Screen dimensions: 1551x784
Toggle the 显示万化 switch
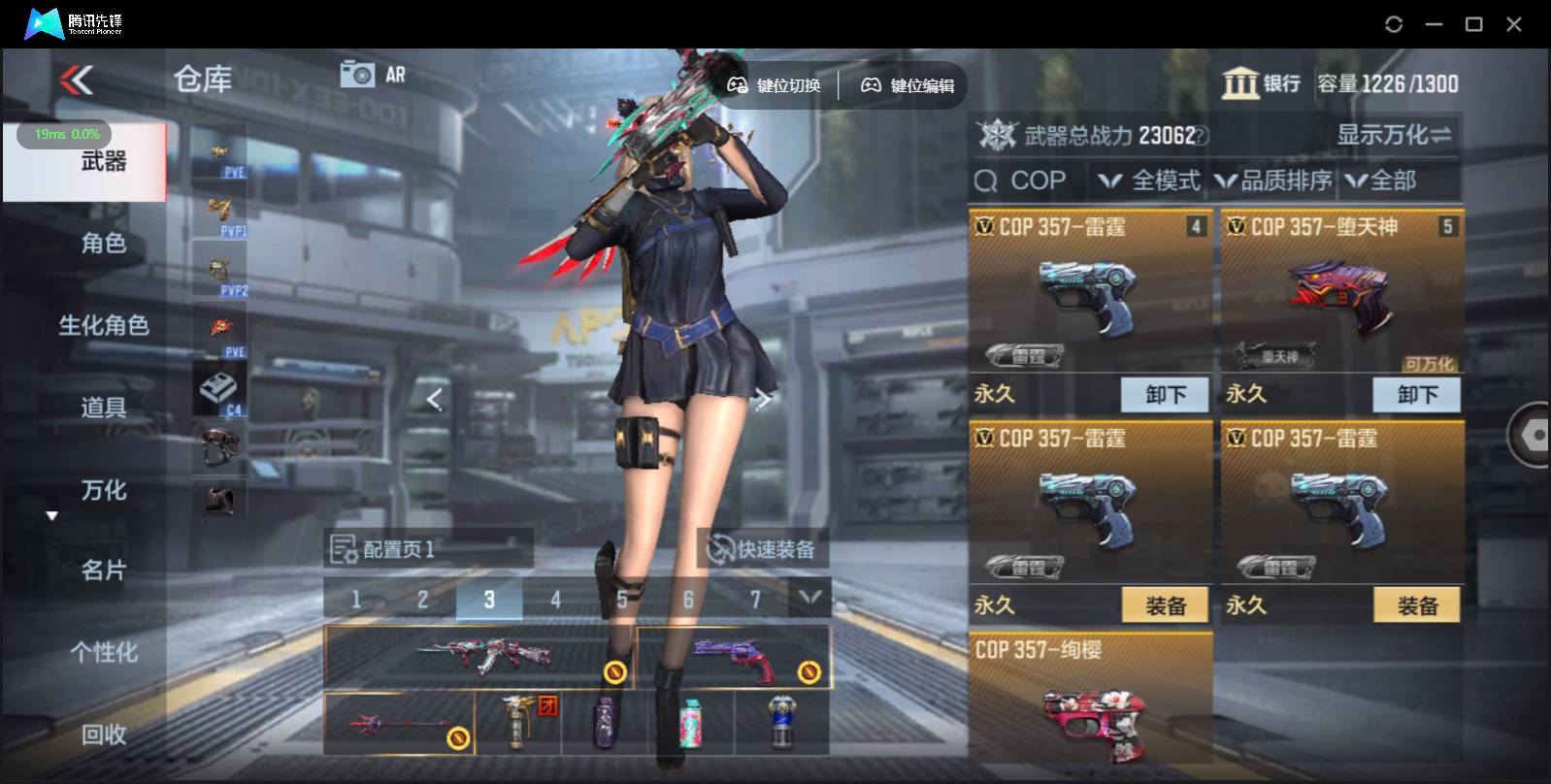tap(1394, 135)
